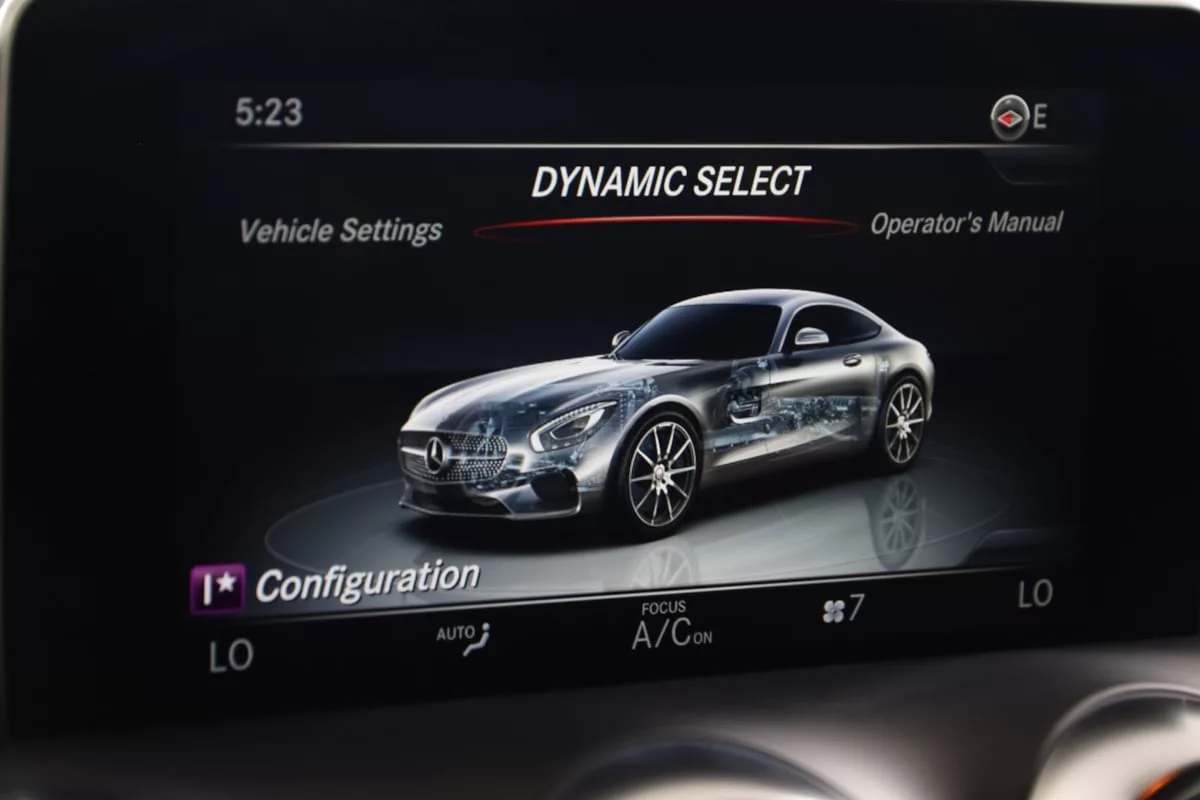Screen dimensions: 1200x800
Task: Choose the fan speed 7 icon
Action: pos(842,610)
